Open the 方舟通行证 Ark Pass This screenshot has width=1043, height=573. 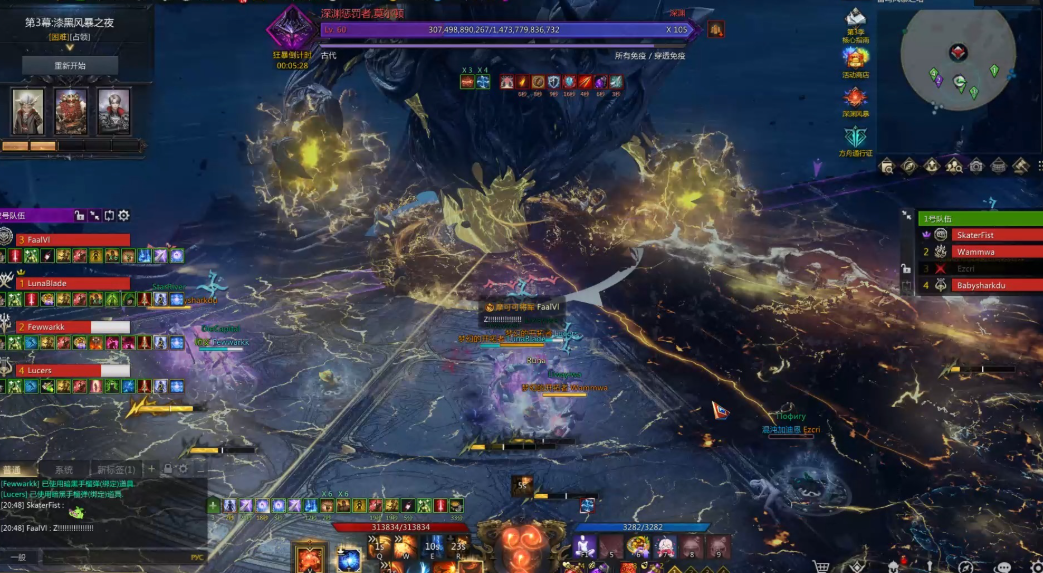(855, 140)
